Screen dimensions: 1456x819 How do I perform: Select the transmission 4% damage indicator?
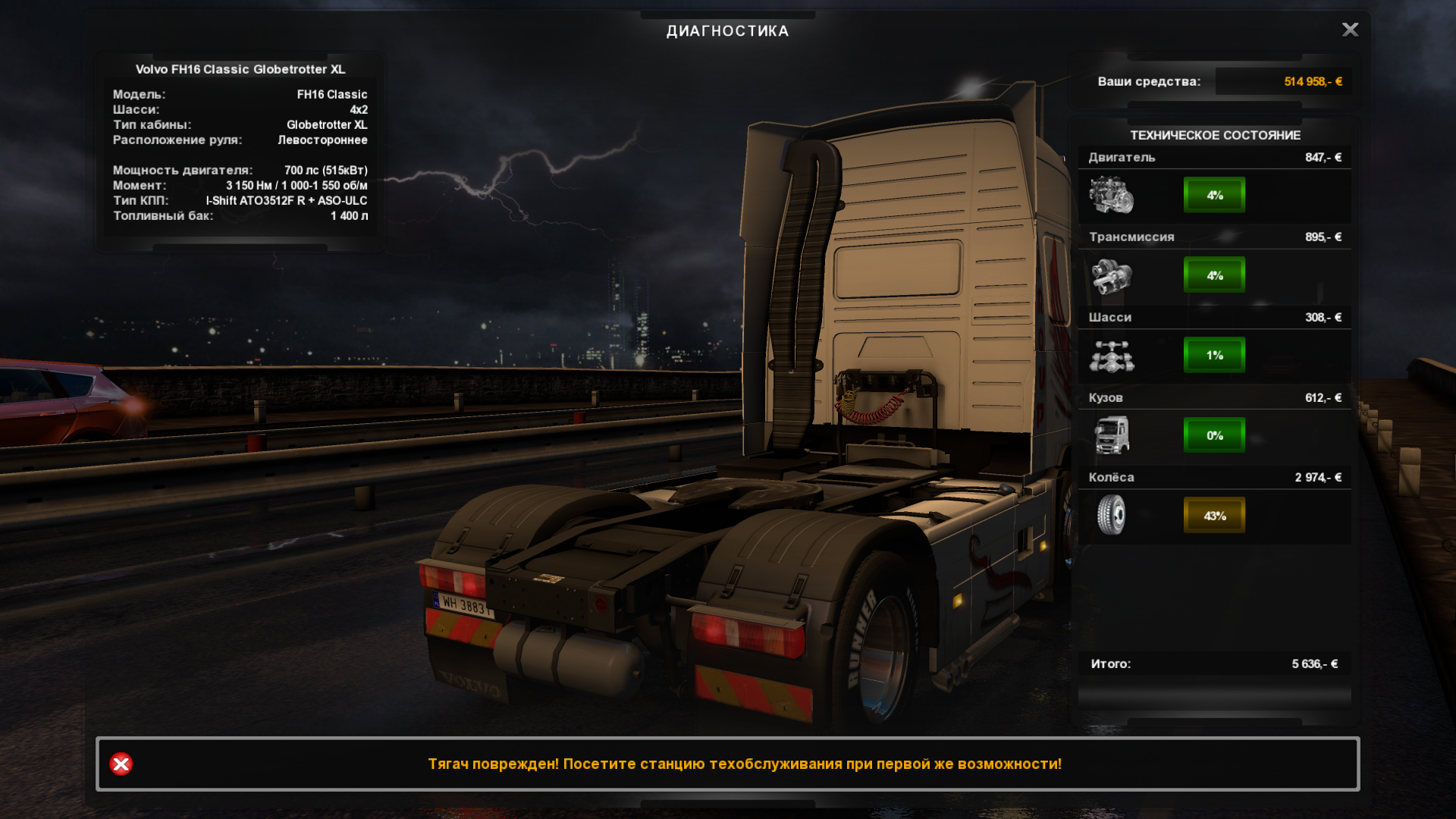pos(1214,275)
